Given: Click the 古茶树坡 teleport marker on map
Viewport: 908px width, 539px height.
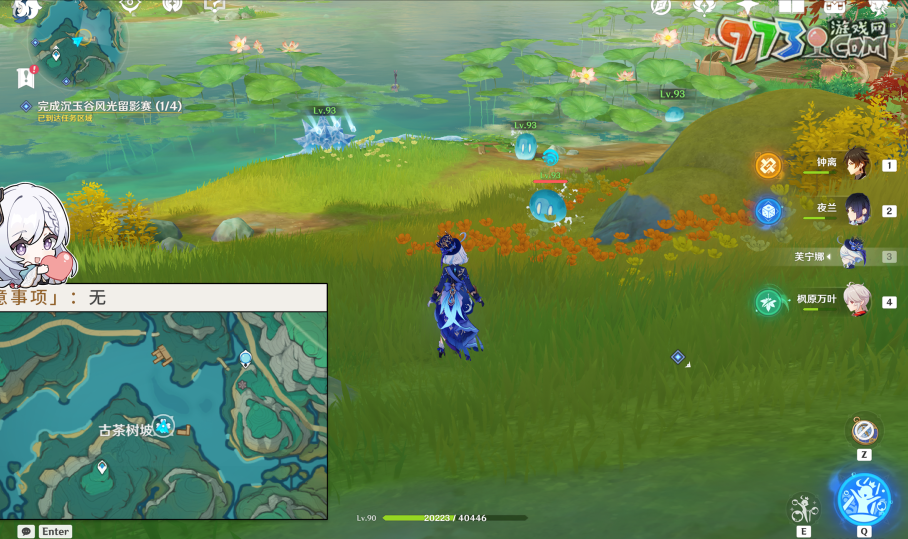Looking at the screenshot, I should 164,427.
